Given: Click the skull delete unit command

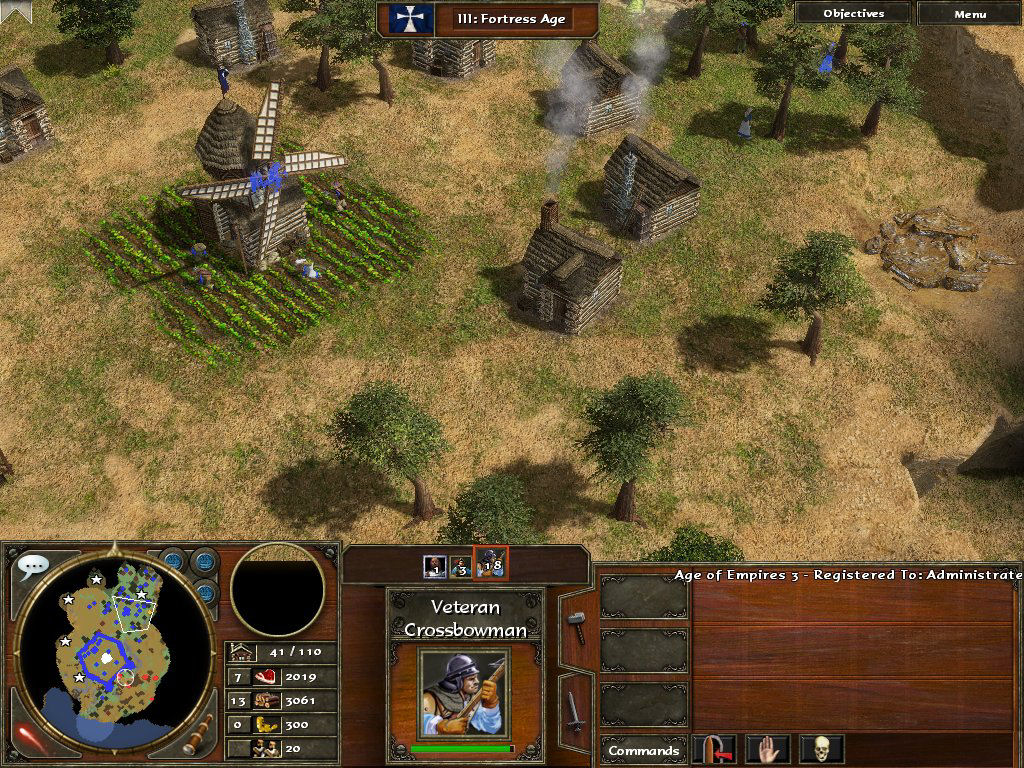Looking at the screenshot, I should tap(821, 749).
